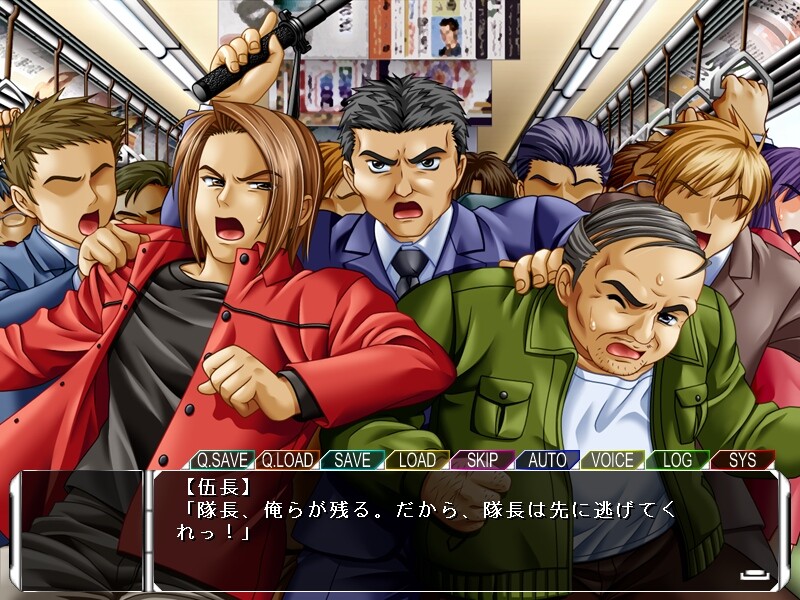Viewport: 800px width, 600px height.
Task: Activate SKIP to fast-forward text
Action: click(x=482, y=460)
